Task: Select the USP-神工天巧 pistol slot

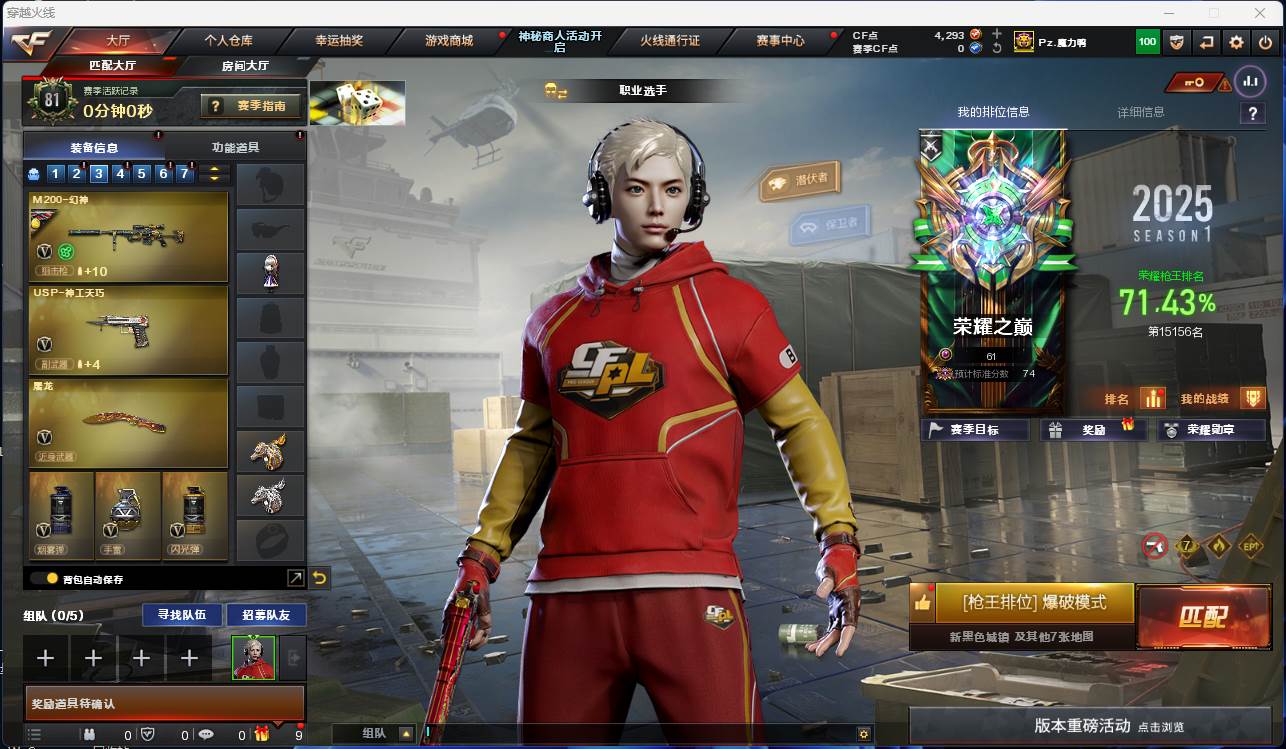Action: click(x=129, y=328)
